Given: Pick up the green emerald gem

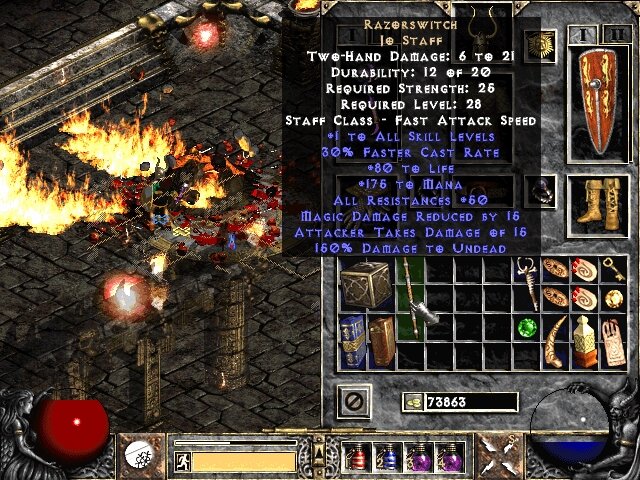Looking at the screenshot, I should (x=527, y=327).
